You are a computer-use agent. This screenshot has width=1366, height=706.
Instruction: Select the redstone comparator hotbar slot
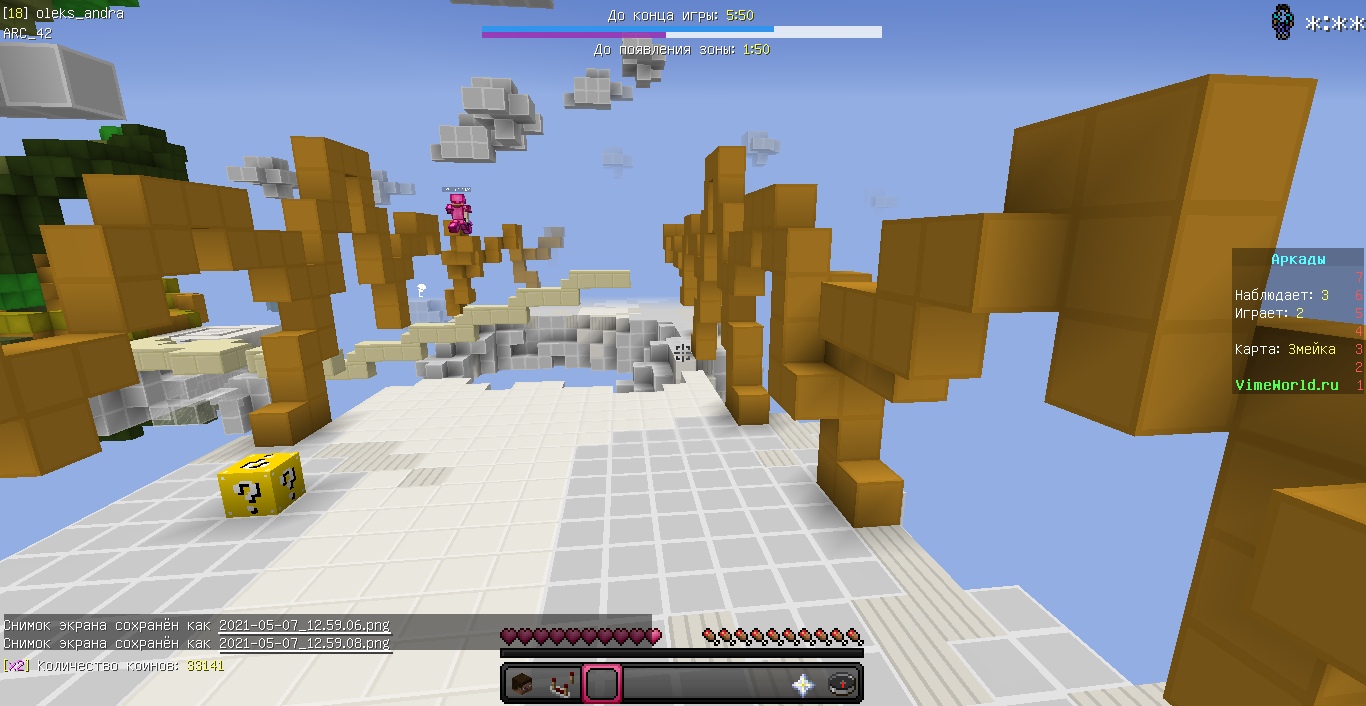[561, 684]
